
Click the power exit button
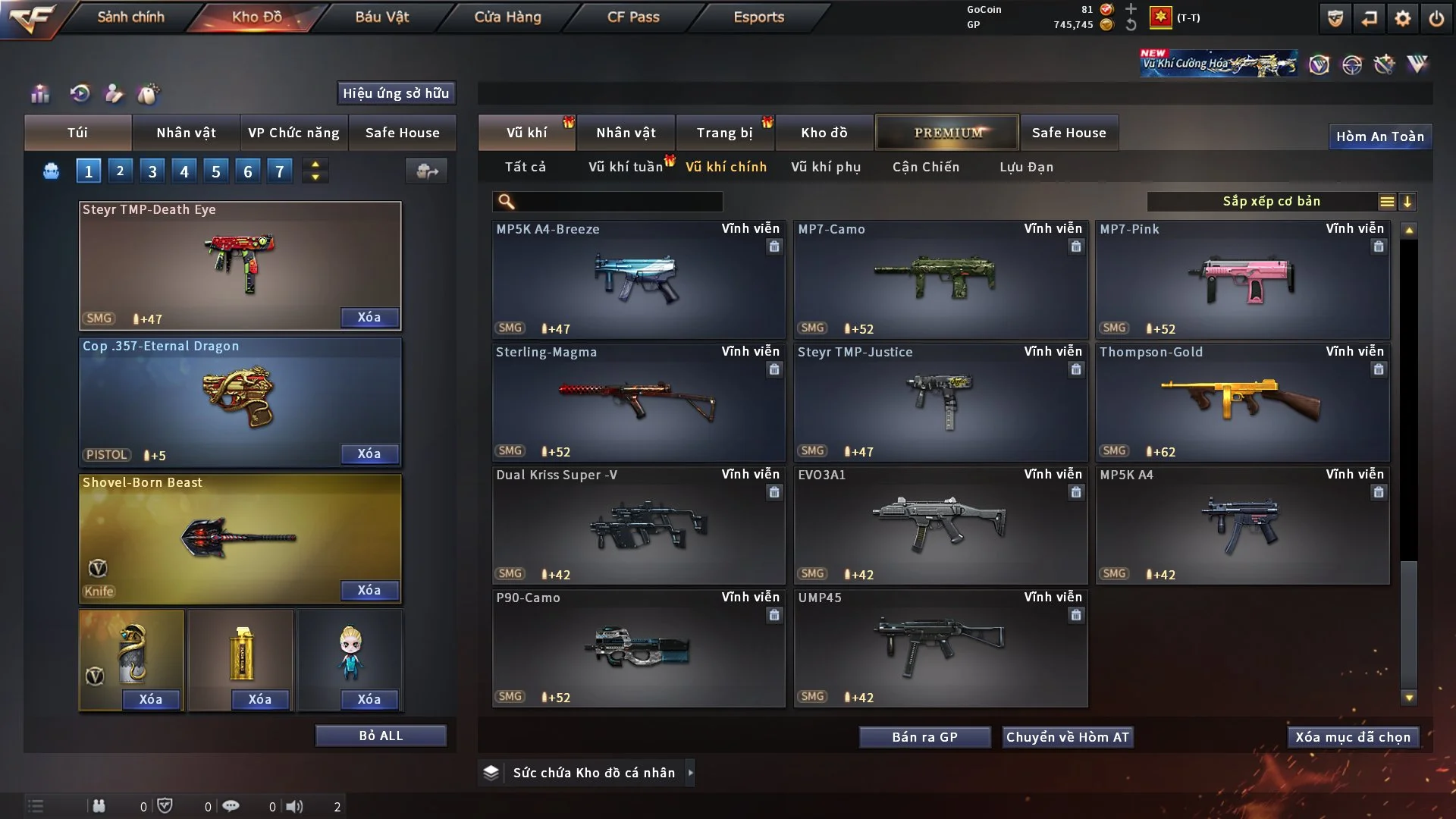1436,18
